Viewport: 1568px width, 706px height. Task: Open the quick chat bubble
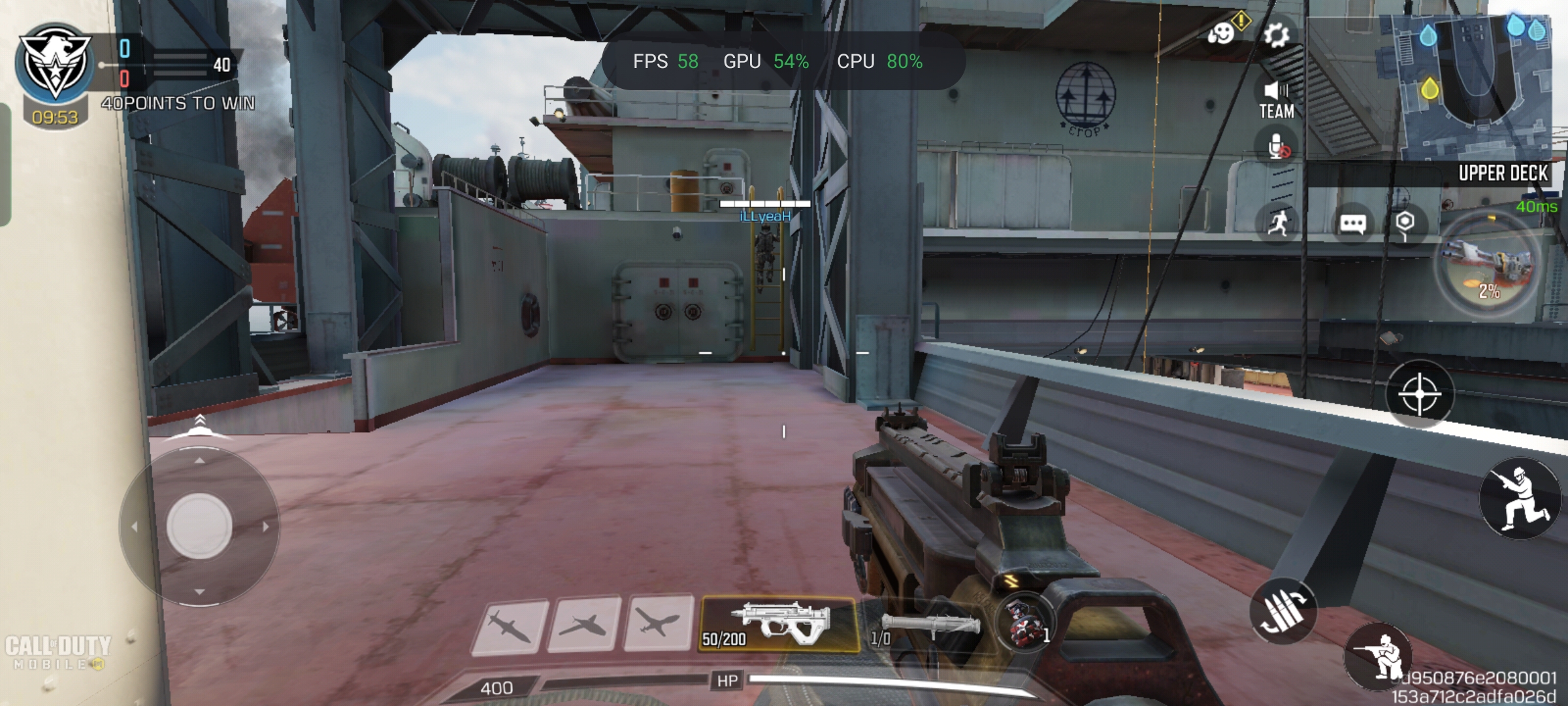(x=1352, y=224)
